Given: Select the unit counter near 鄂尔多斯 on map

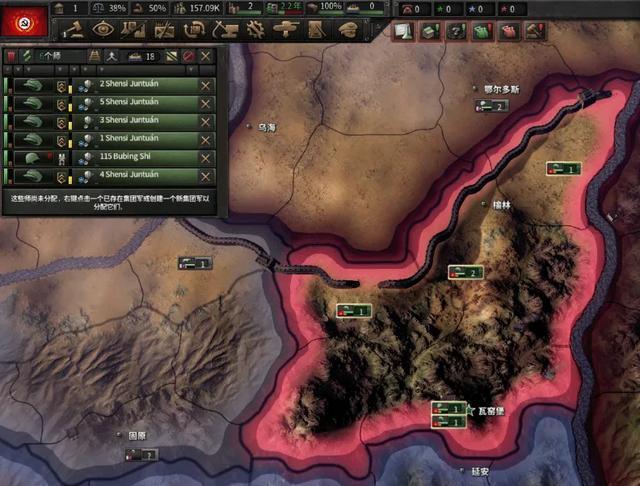Looking at the screenshot, I should pyautogui.click(x=493, y=106).
